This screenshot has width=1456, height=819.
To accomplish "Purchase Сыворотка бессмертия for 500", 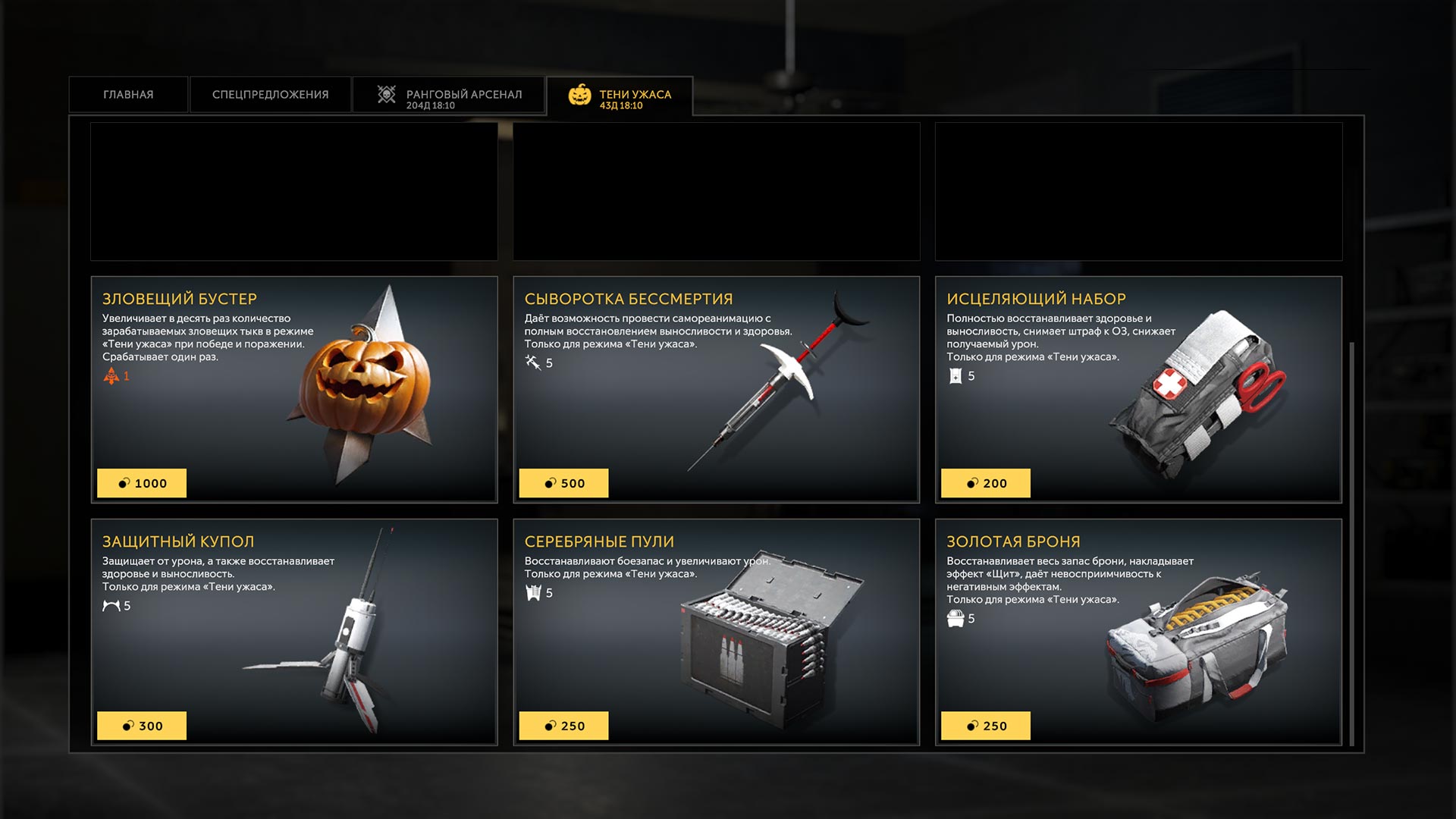I will click(x=563, y=483).
